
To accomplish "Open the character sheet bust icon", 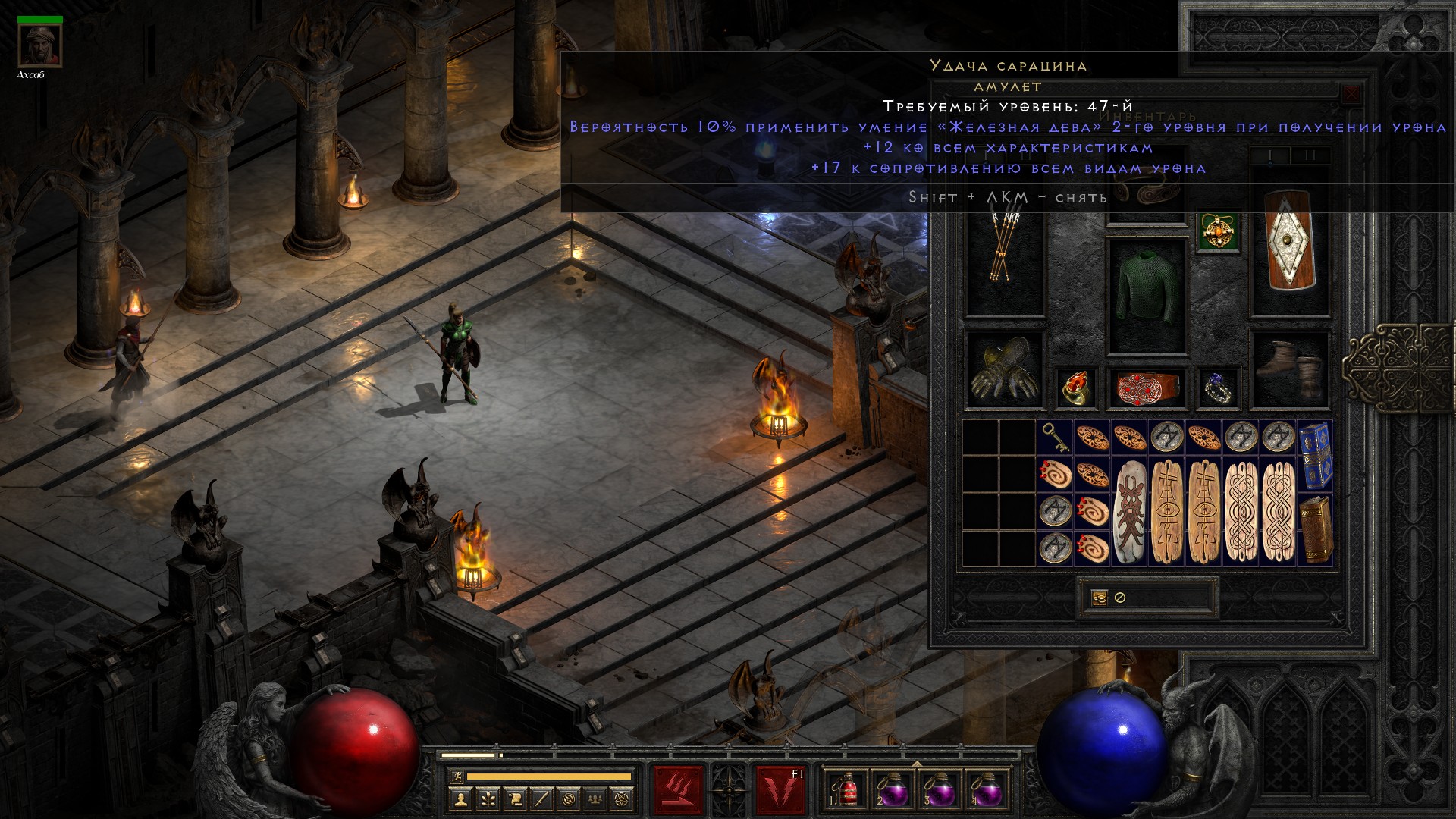I will (460, 799).
